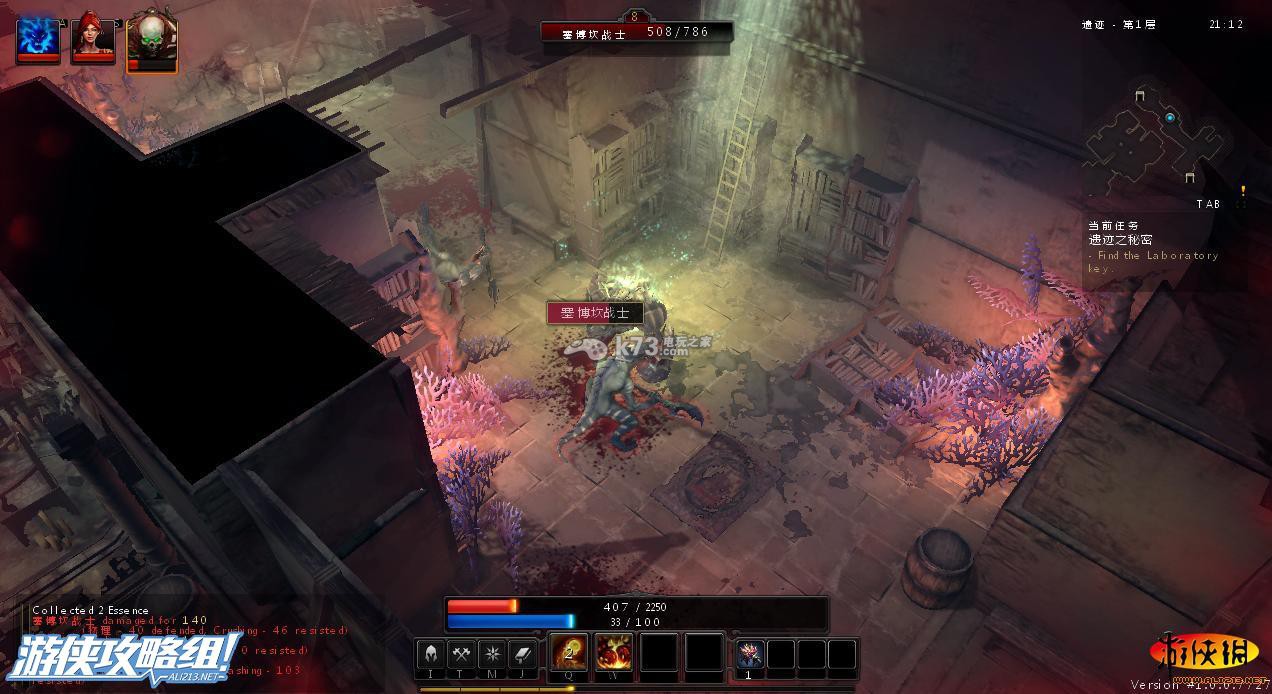Cast the flaming skulls ability on W
Viewport: 1272px width, 694px height.
click(x=614, y=653)
